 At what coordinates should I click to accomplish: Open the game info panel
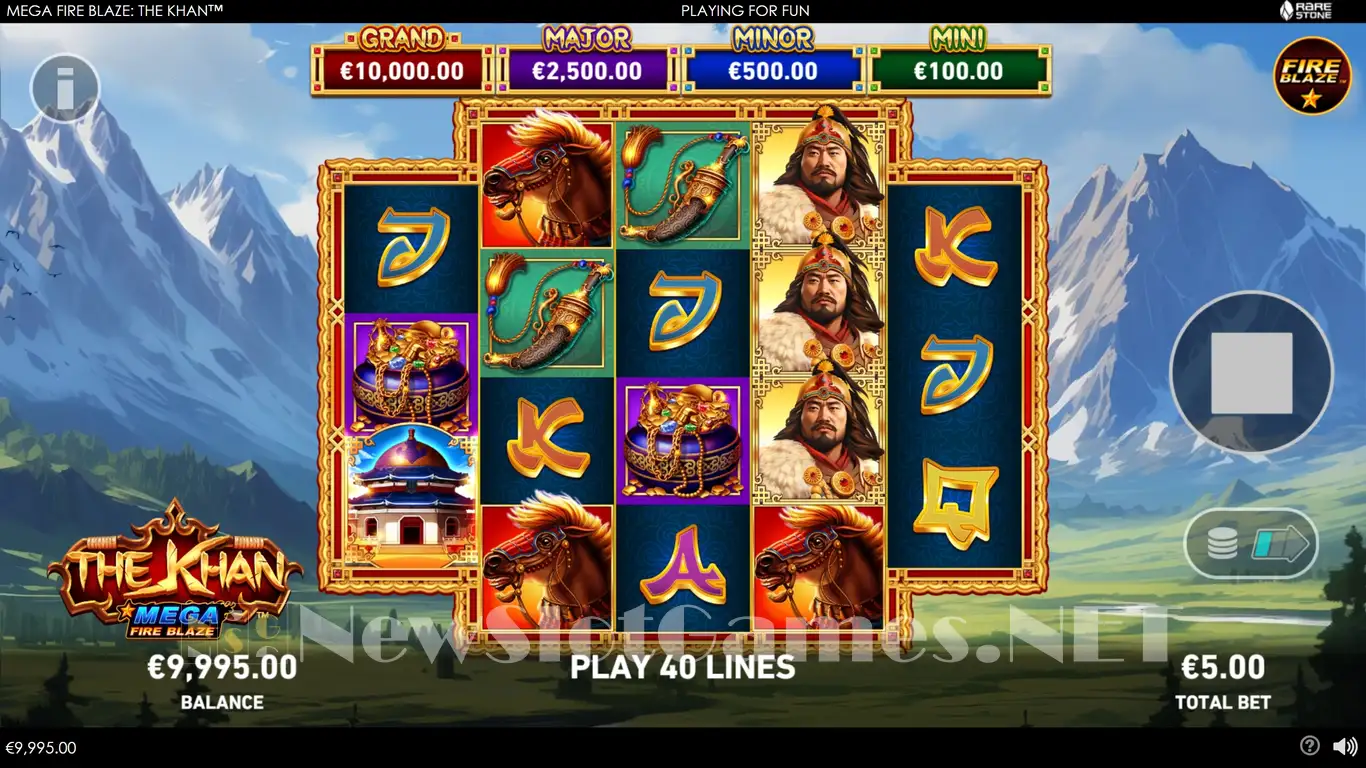(66, 88)
